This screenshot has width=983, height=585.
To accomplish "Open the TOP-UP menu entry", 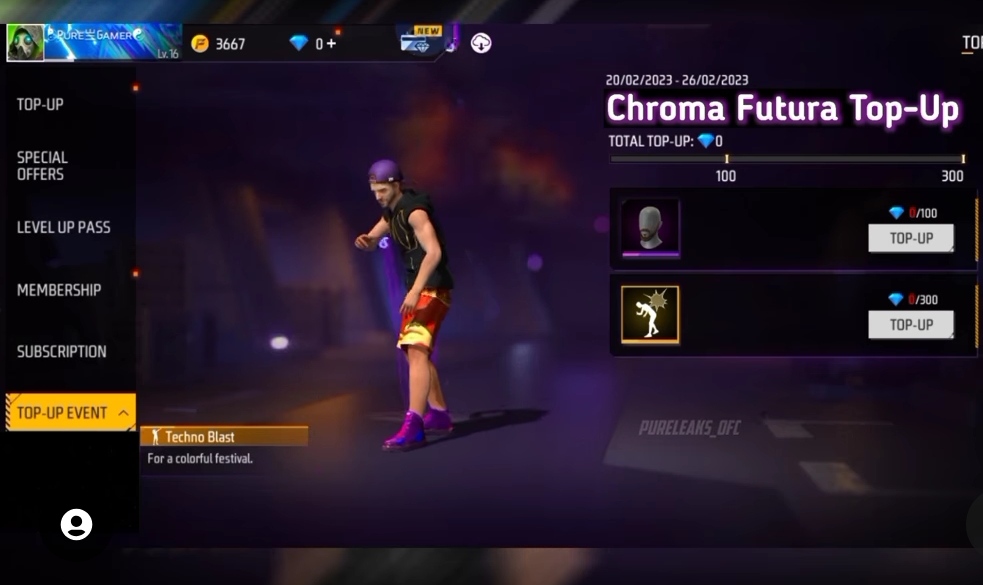I will click(x=40, y=104).
